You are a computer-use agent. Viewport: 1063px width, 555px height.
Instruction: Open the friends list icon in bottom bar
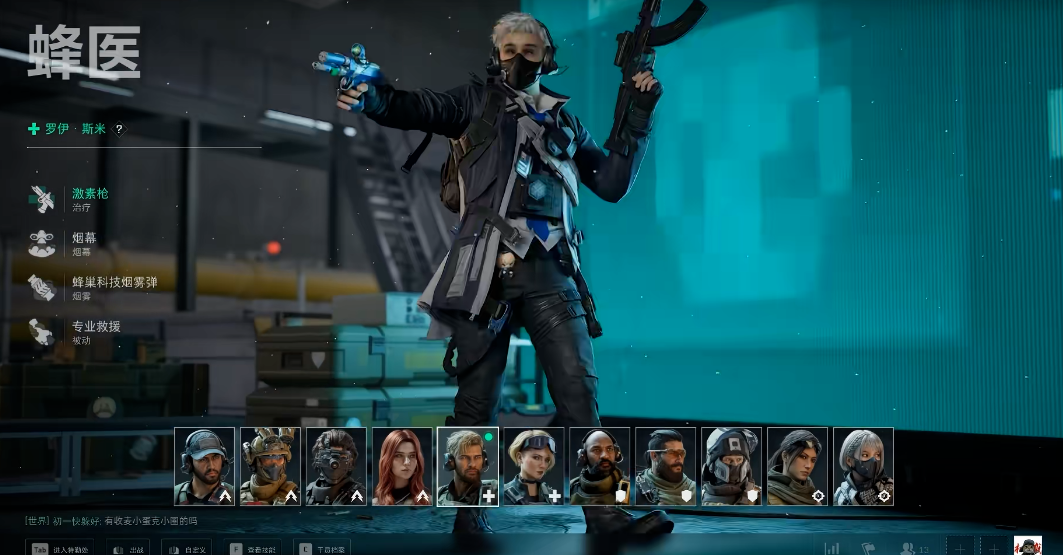(x=910, y=548)
